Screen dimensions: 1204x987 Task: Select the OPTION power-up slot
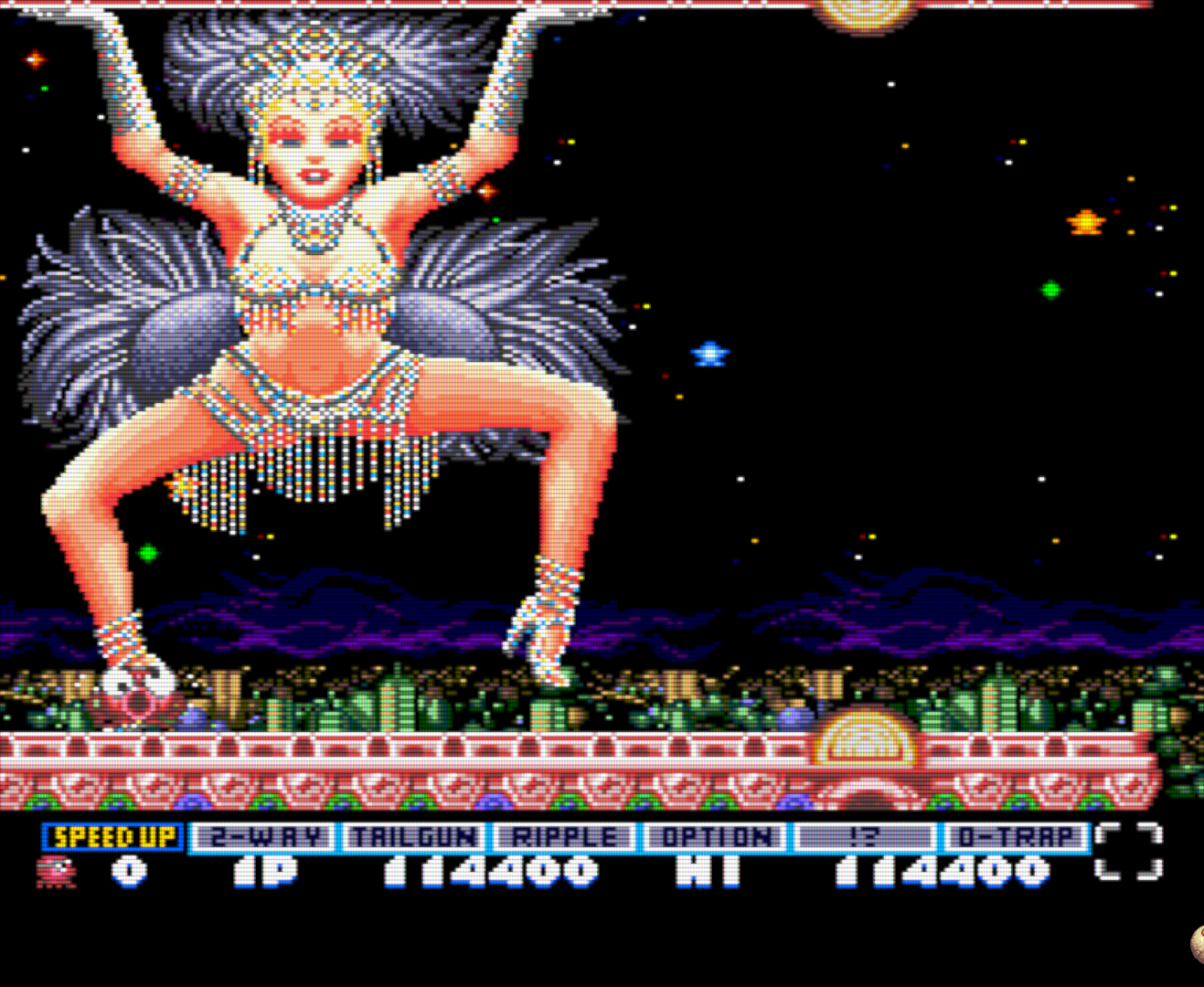tap(716, 836)
